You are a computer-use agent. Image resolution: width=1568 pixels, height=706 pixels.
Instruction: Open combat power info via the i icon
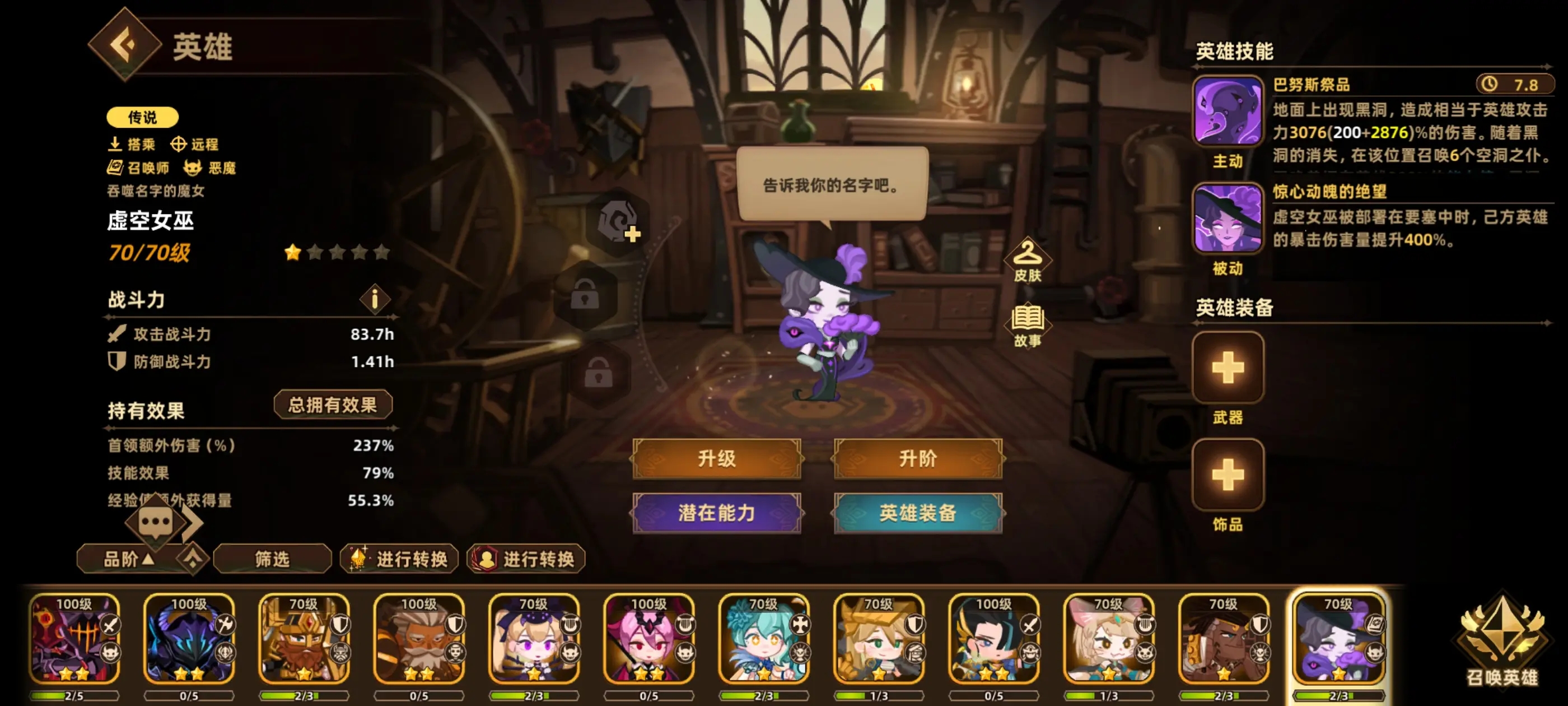tap(376, 300)
